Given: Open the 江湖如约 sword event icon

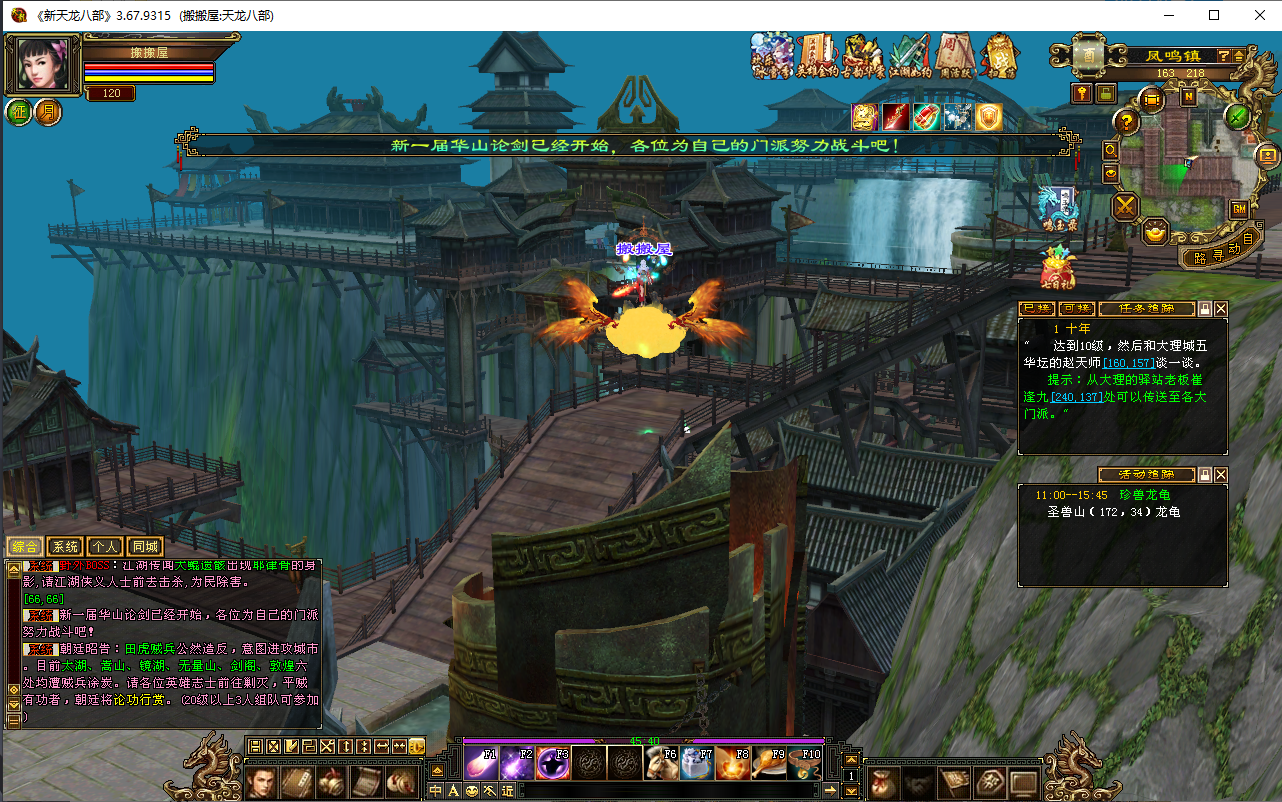Looking at the screenshot, I should click(910, 56).
